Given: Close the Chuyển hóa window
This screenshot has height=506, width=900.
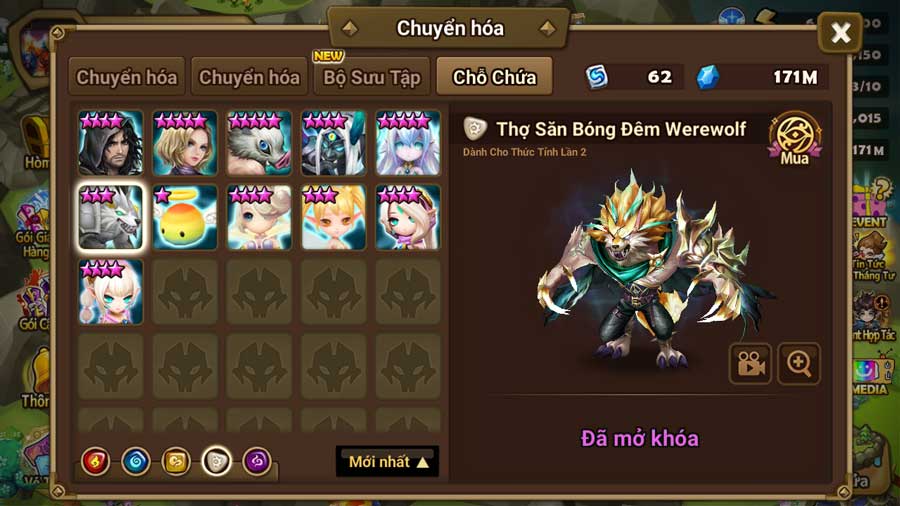Looking at the screenshot, I should click(840, 34).
